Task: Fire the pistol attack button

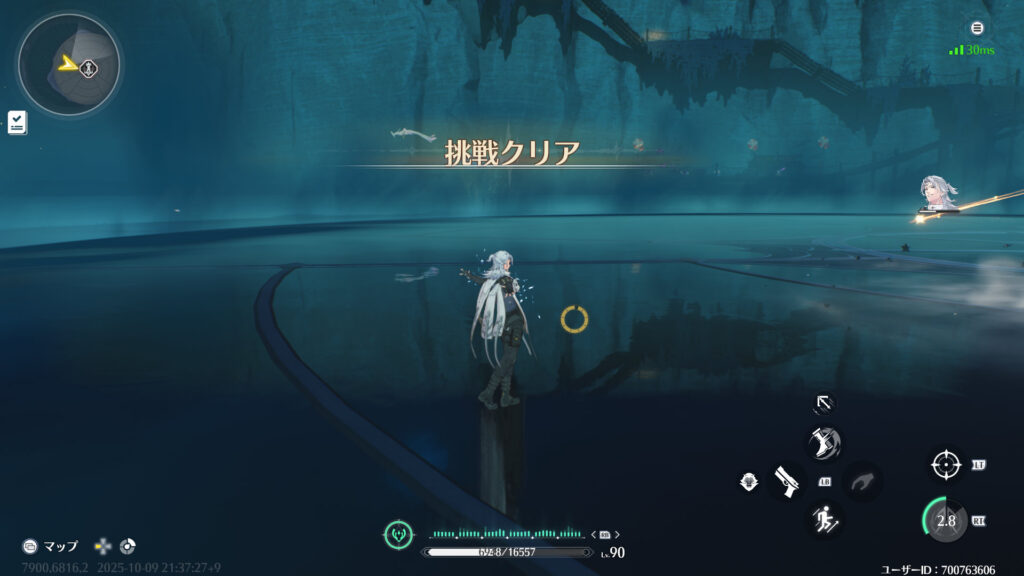Action: click(786, 481)
